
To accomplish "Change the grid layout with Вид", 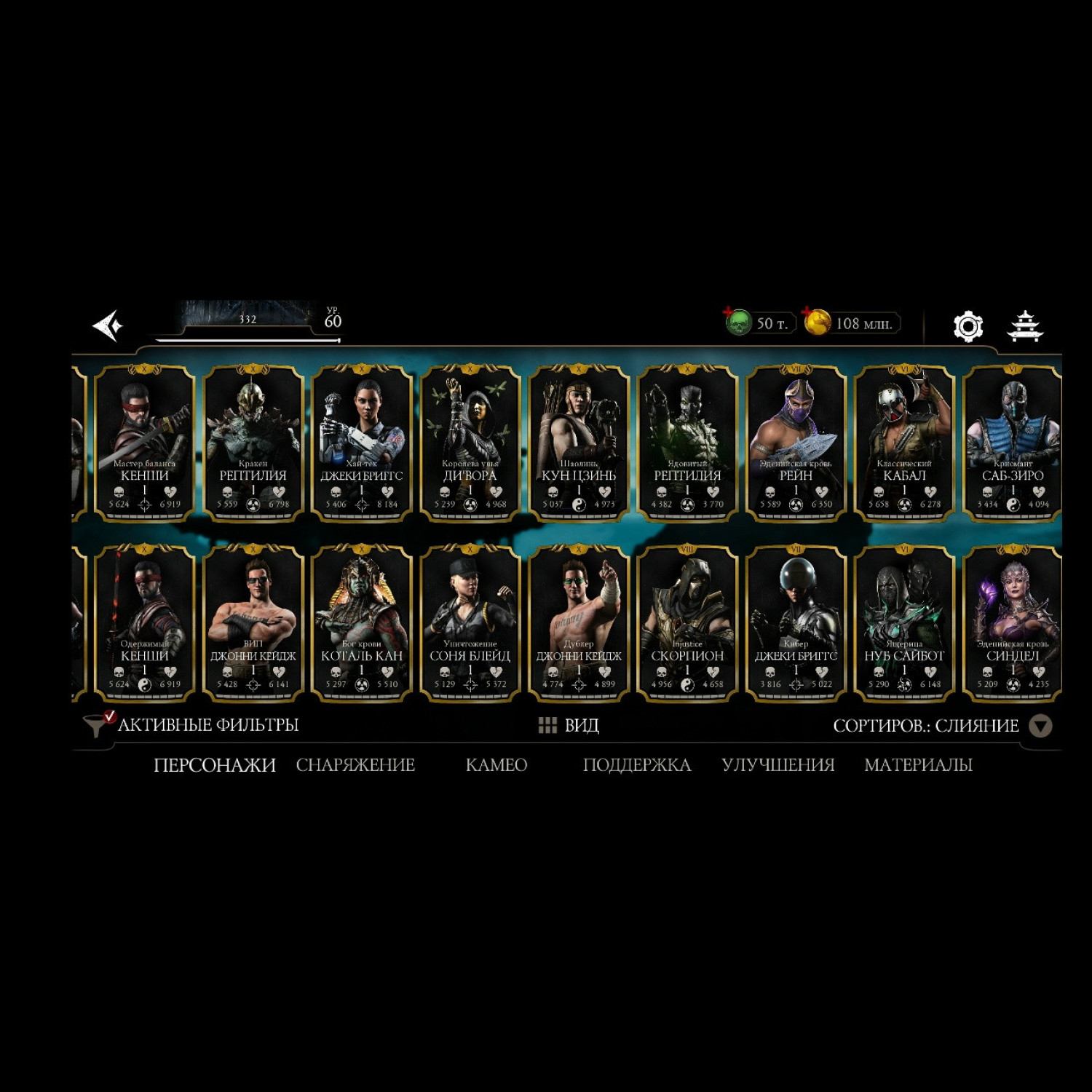I will point(569,725).
